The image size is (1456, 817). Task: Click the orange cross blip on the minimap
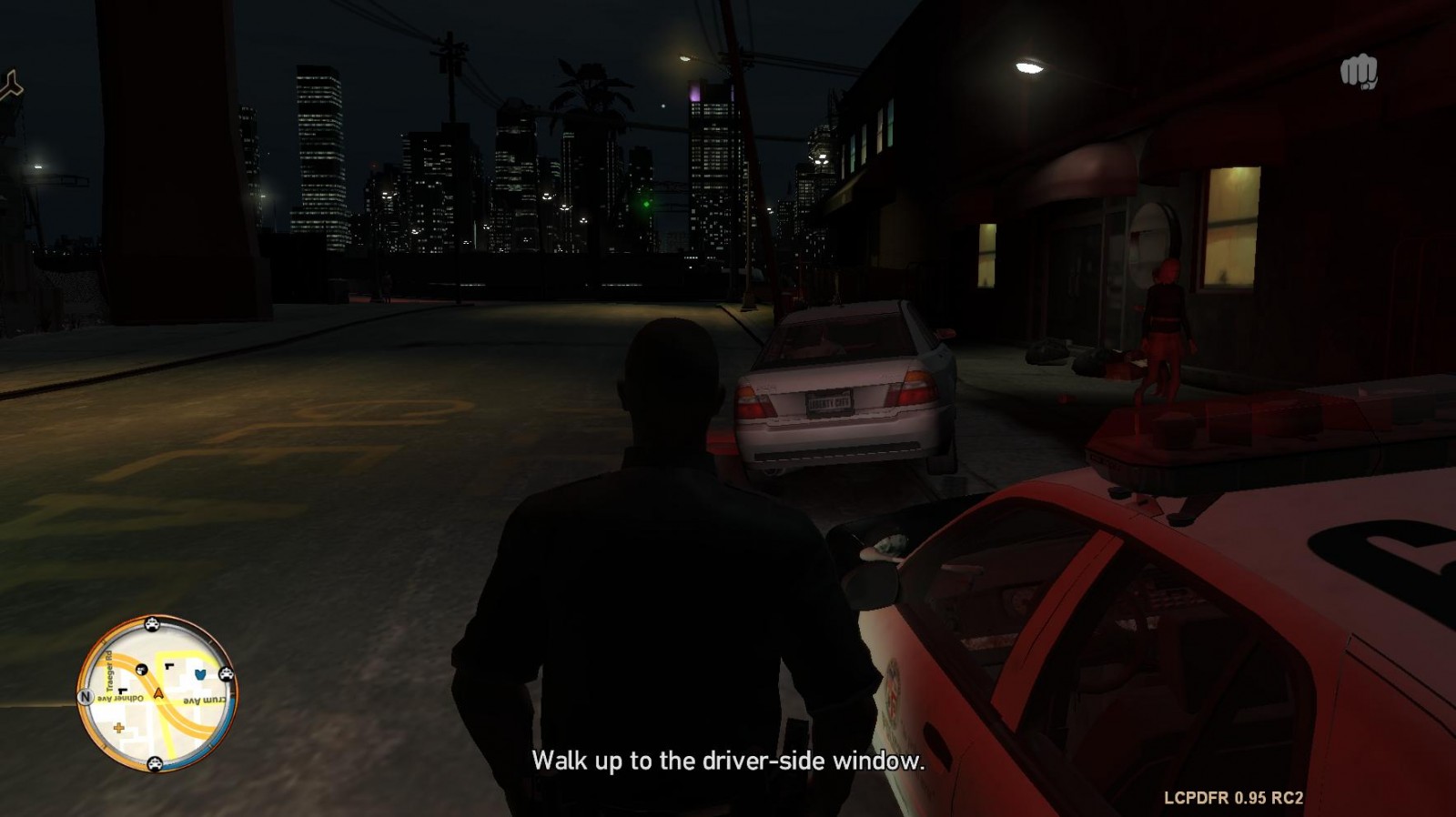[x=118, y=728]
